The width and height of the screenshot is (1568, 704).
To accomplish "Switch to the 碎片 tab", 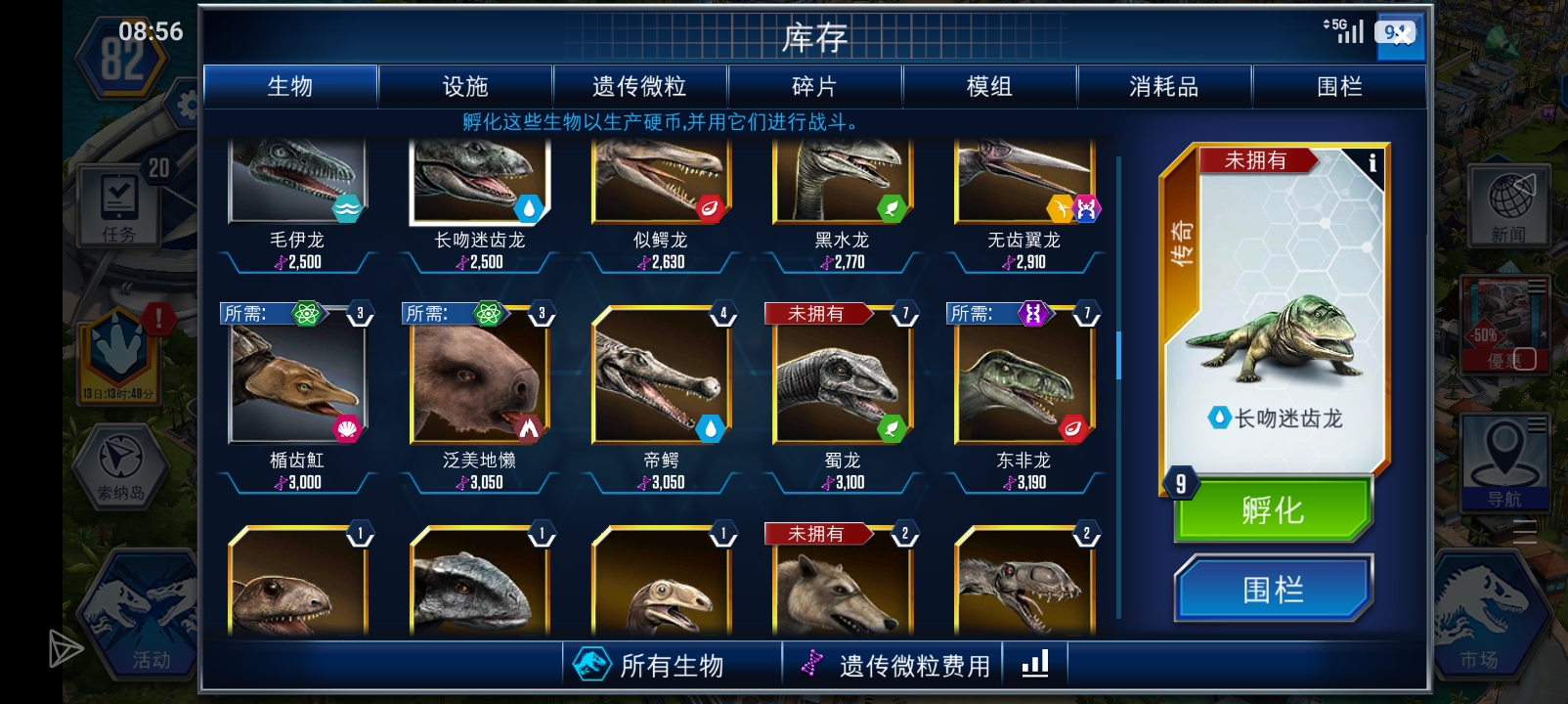I will (815, 87).
